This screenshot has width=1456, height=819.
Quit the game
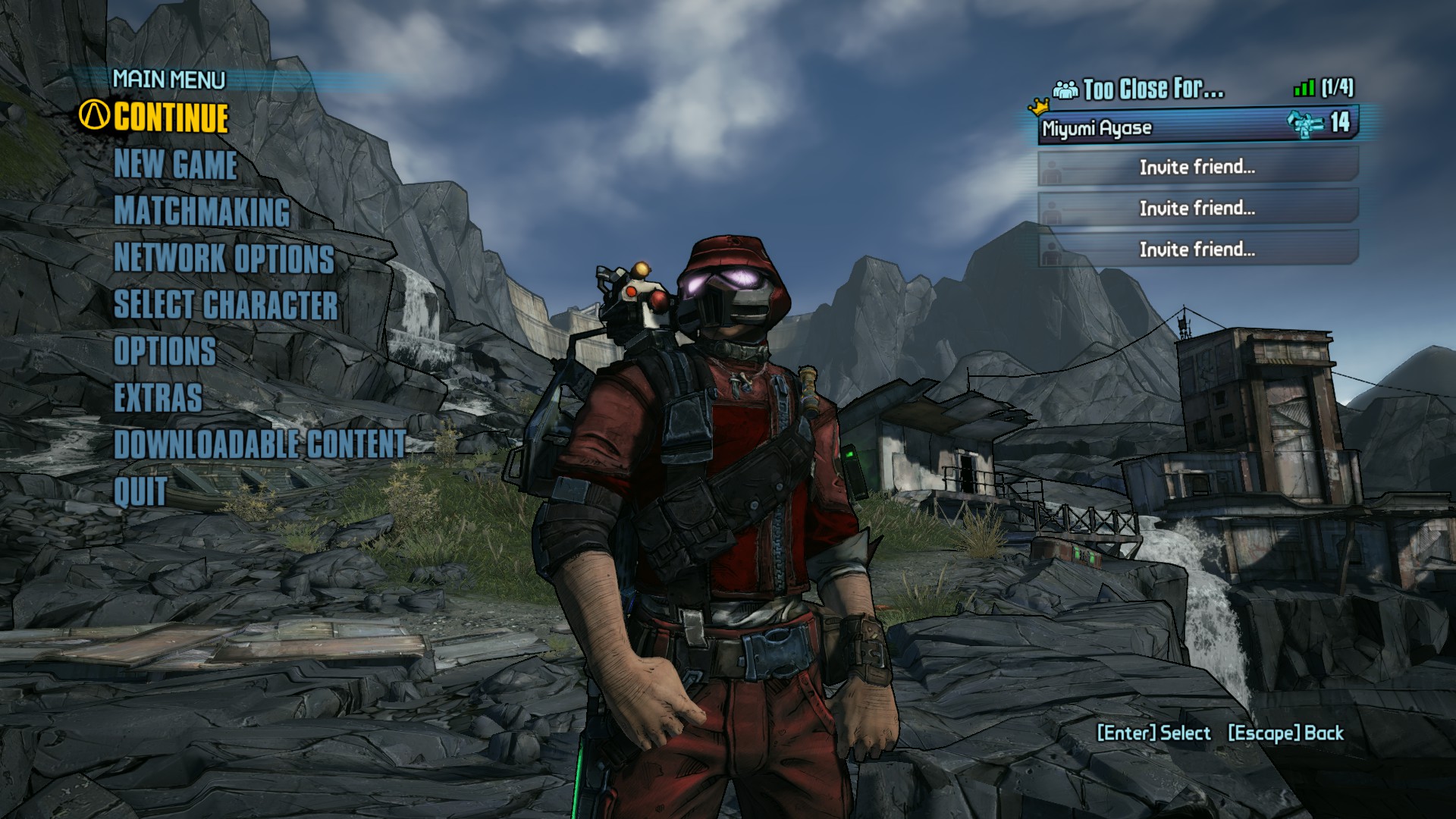tap(140, 491)
